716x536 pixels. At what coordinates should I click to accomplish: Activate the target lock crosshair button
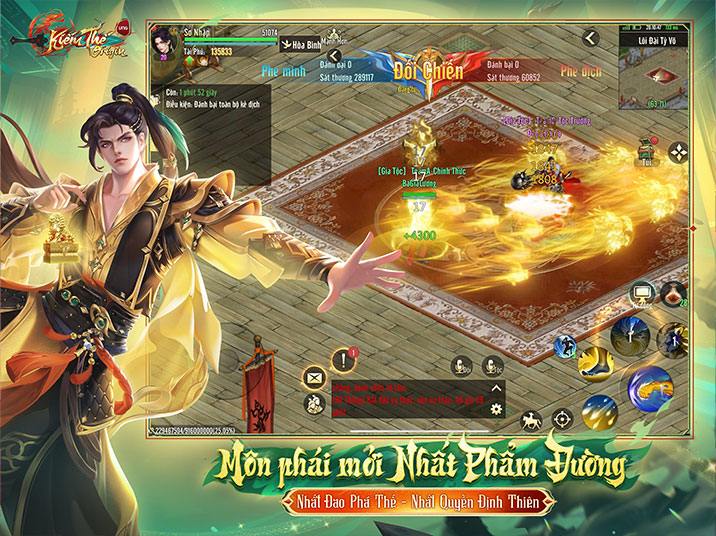click(563, 418)
